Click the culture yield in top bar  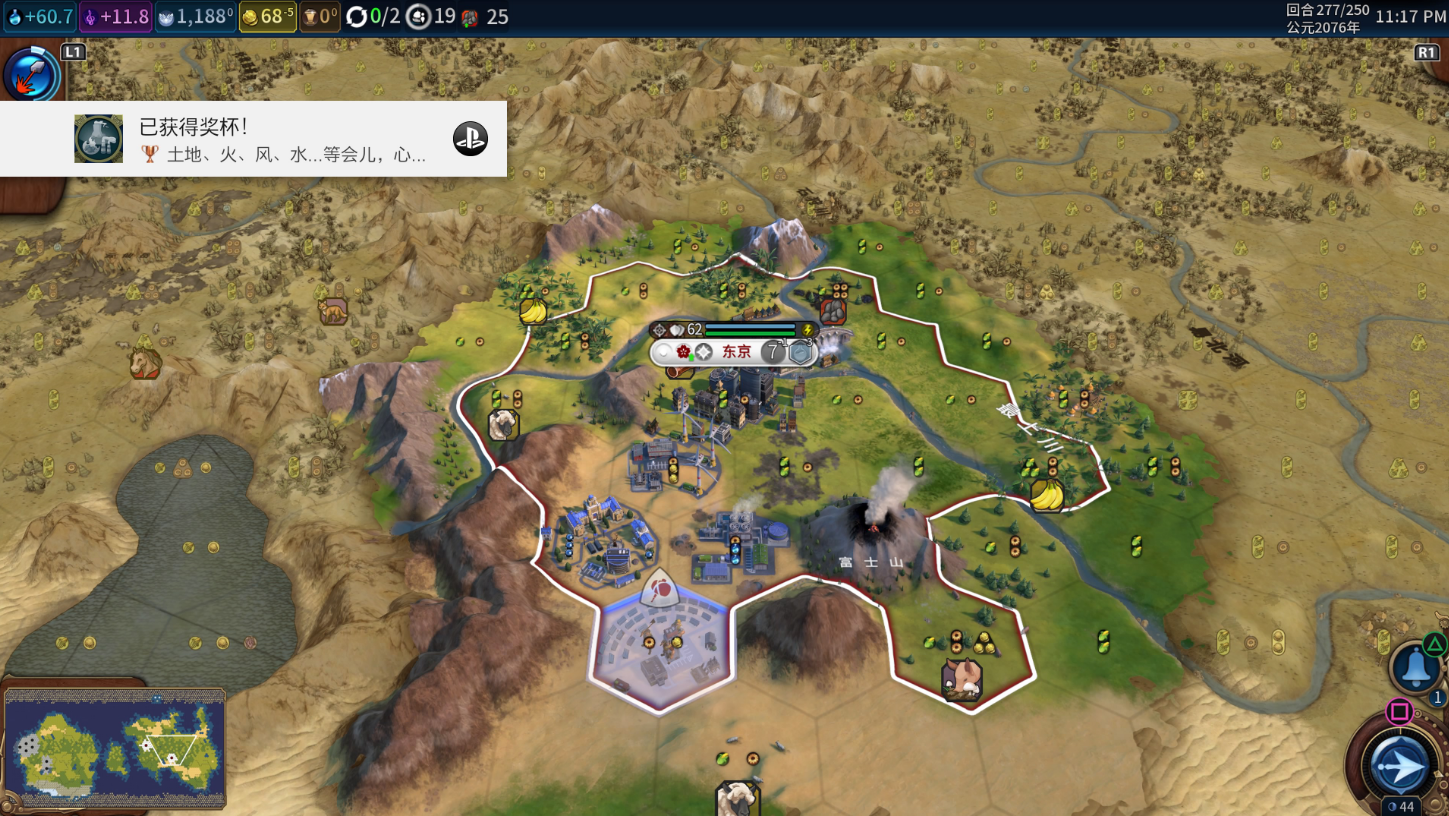pyautogui.click(x=115, y=17)
